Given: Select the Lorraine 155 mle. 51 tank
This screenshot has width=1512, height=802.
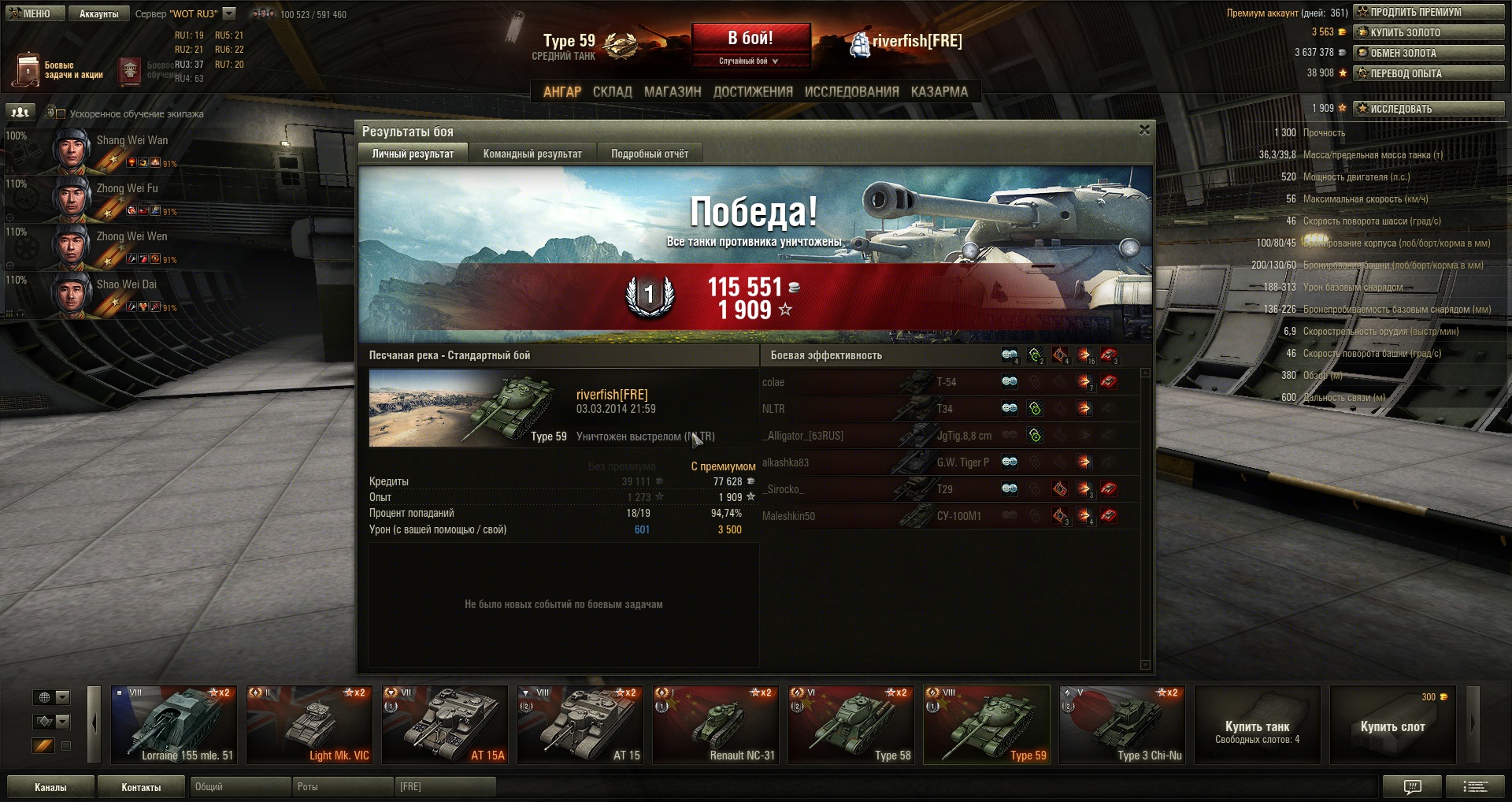Looking at the screenshot, I should click(x=174, y=725).
